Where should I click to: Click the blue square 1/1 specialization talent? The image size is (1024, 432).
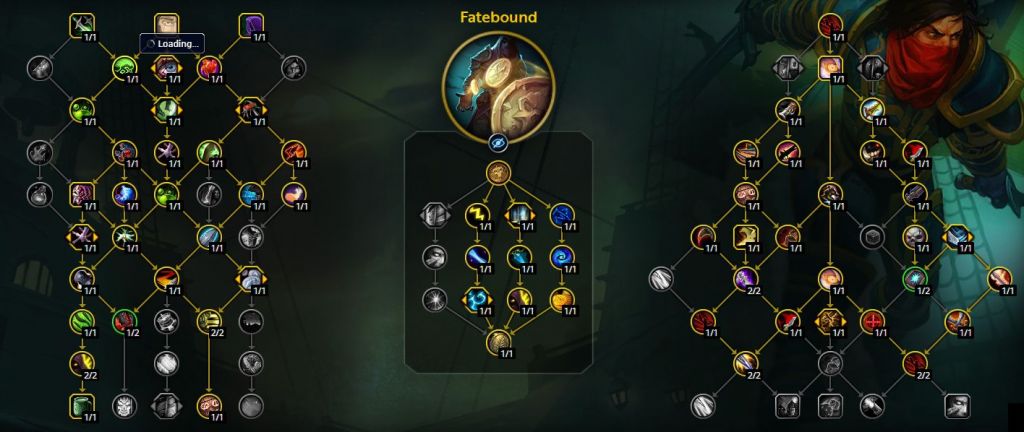[956, 236]
